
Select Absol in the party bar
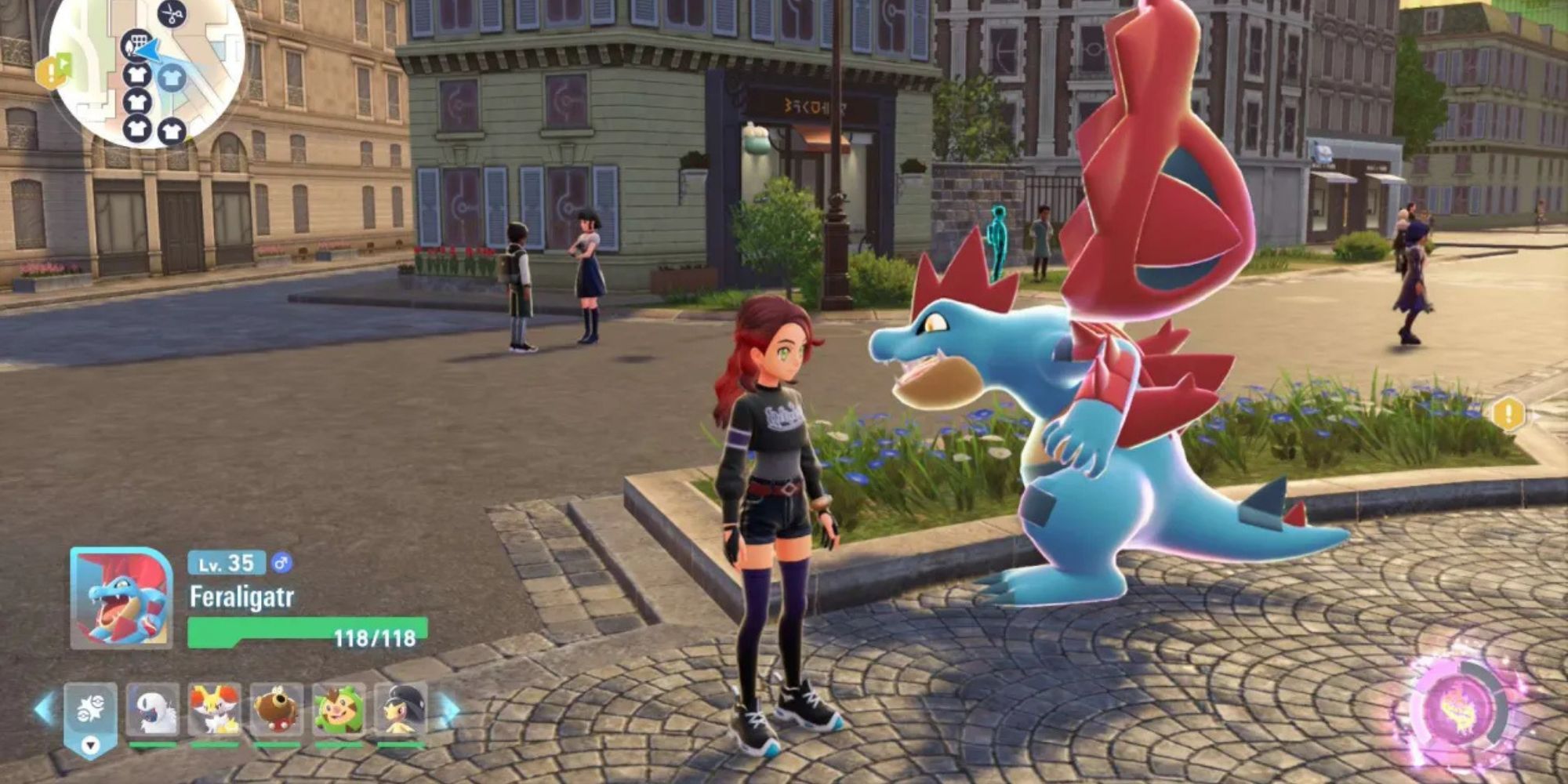pos(153,710)
